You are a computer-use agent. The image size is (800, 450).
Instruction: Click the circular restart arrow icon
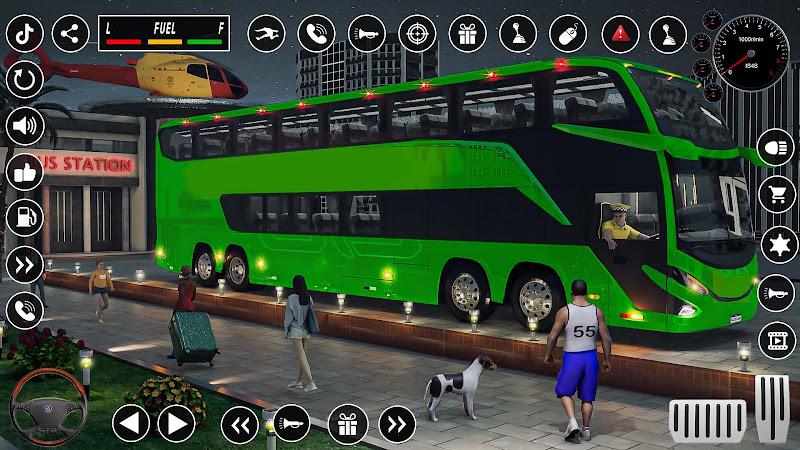(x=23, y=78)
